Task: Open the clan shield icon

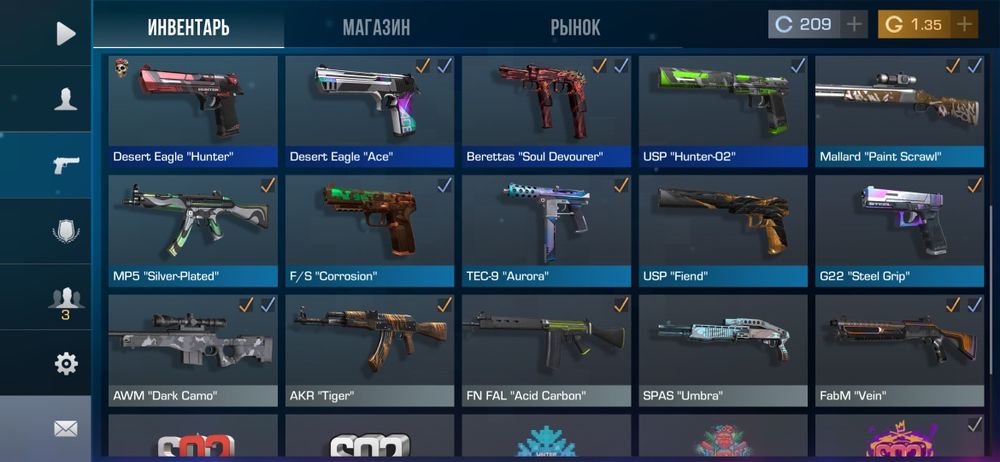Action: pyautogui.click(x=66, y=232)
